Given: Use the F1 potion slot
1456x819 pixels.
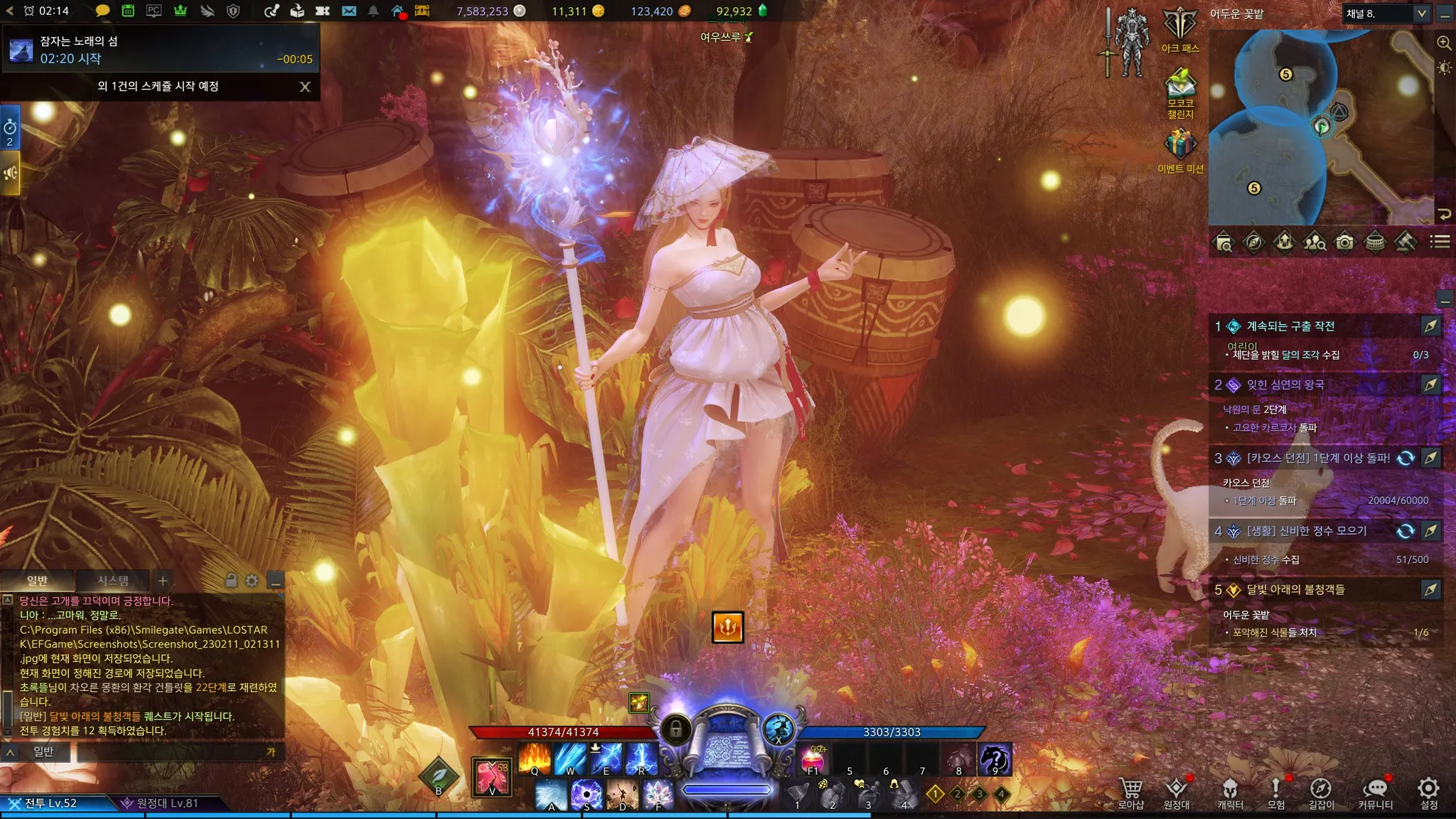Looking at the screenshot, I should tap(813, 759).
